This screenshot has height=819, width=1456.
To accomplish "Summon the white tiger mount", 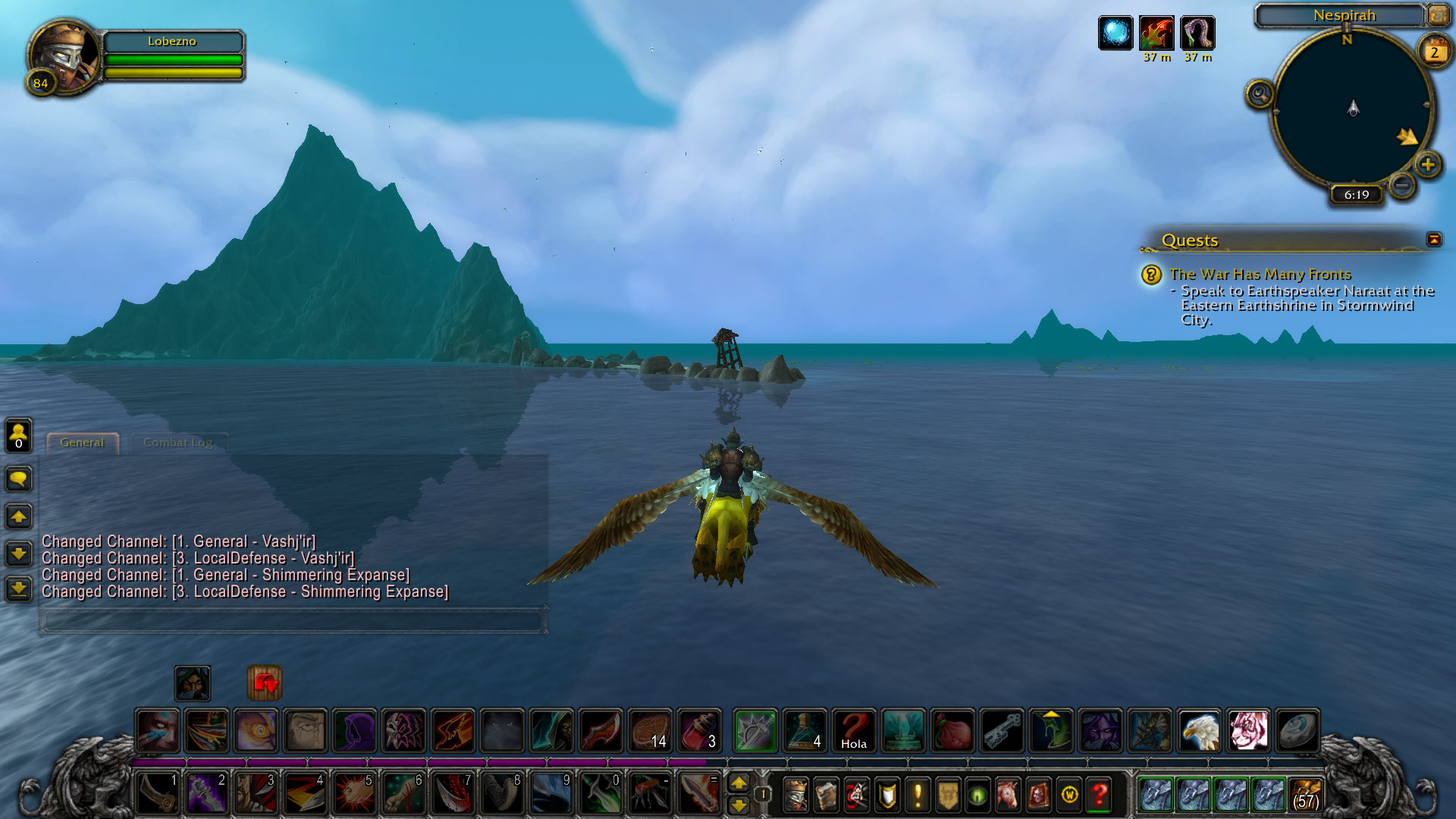I will [x=1248, y=730].
